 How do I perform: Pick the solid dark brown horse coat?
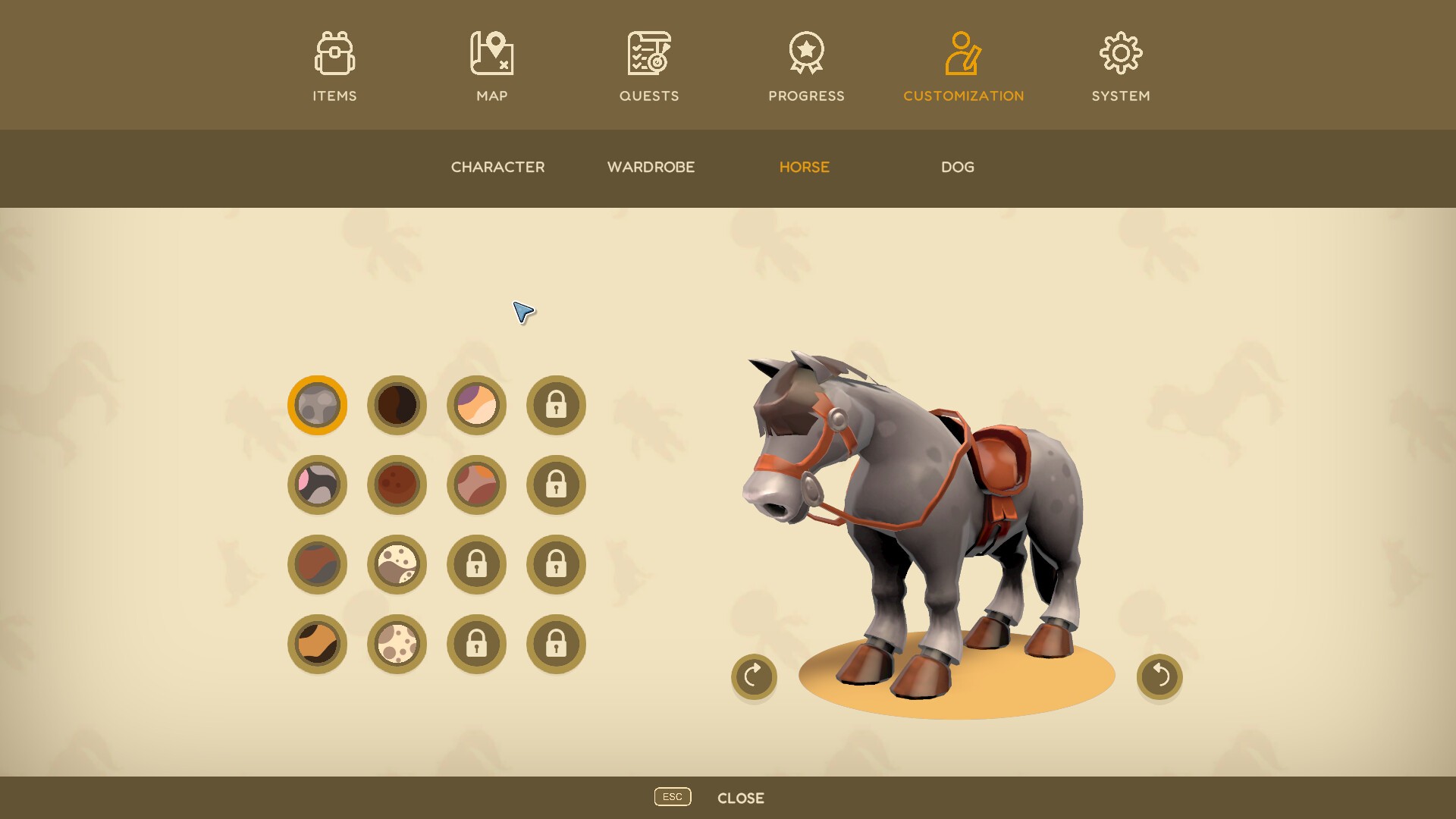[x=397, y=405]
